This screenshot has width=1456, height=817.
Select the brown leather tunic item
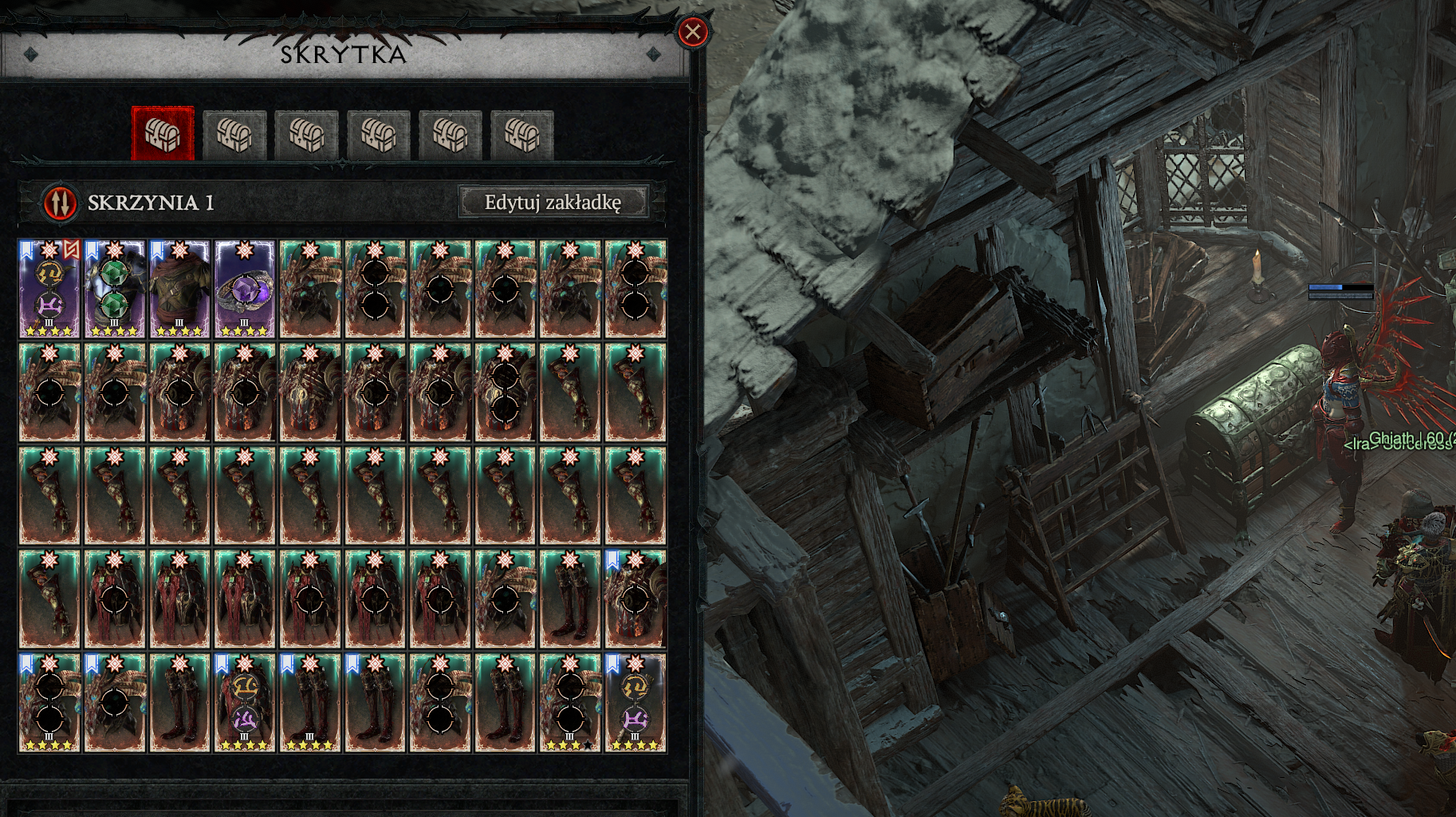179,290
